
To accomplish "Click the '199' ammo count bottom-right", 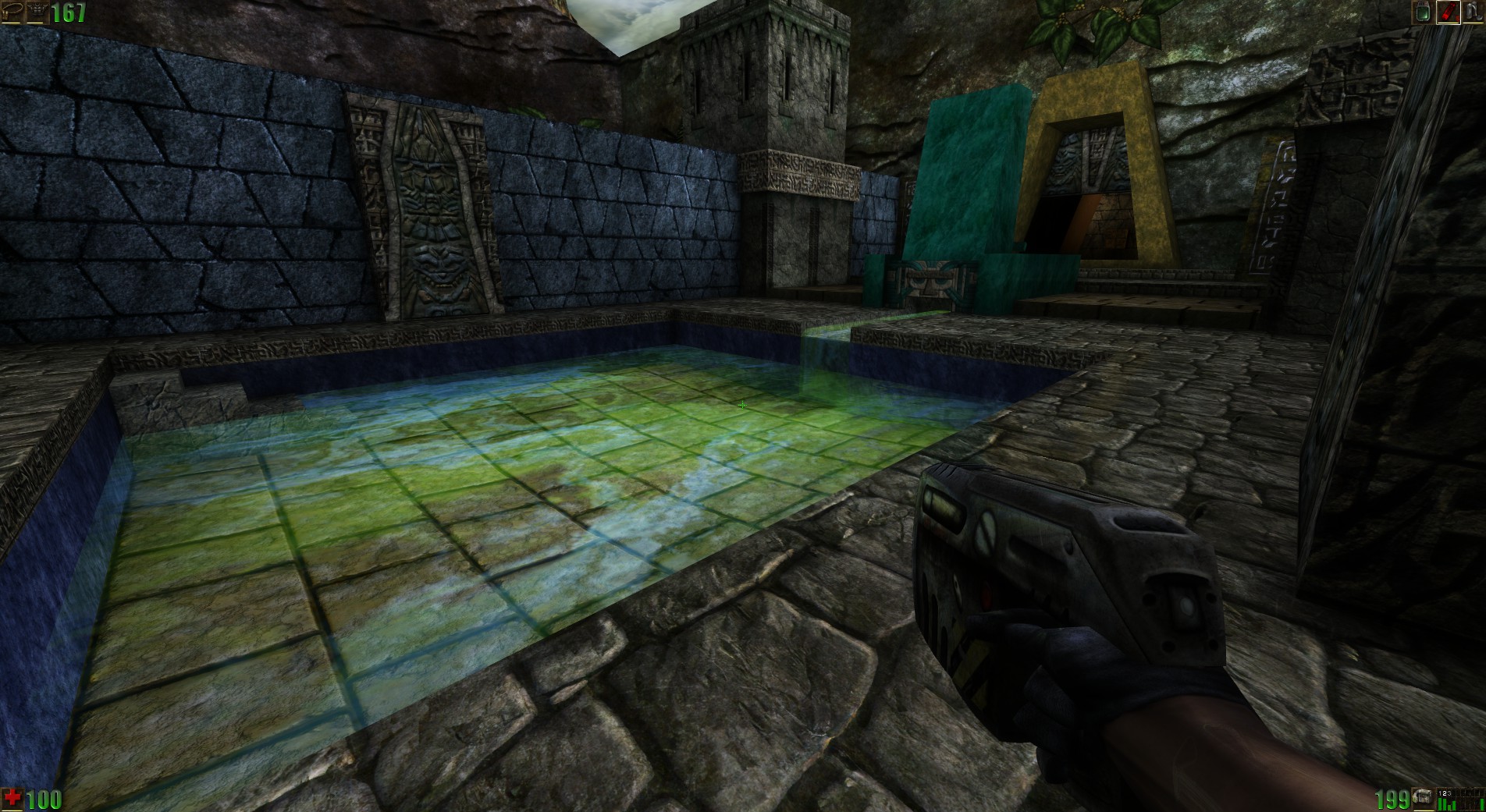I will point(1391,798).
